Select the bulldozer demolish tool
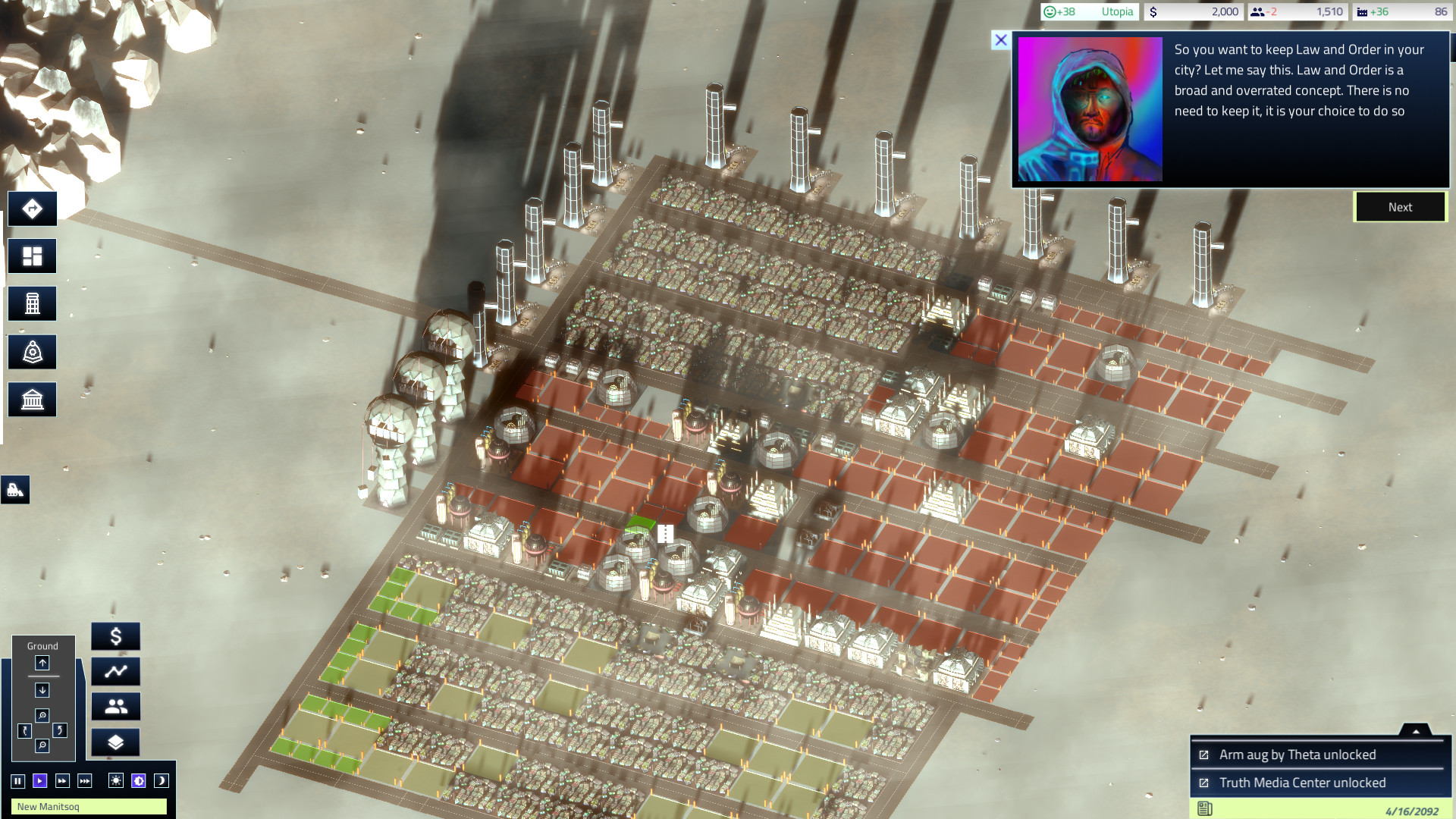Viewport: 1456px width, 819px height. [x=17, y=490]
